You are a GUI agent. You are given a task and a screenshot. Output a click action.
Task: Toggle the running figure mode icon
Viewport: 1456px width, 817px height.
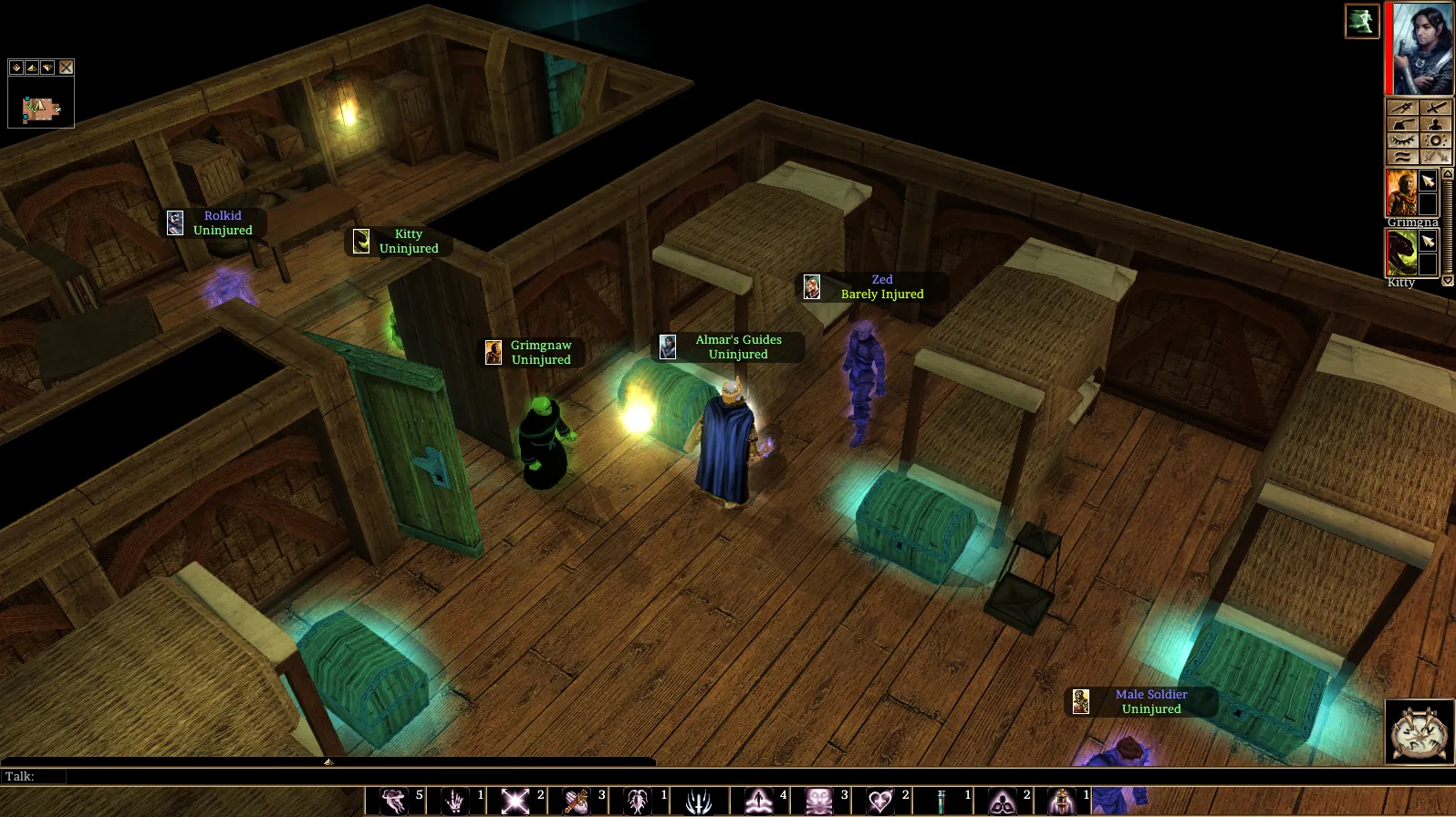coord(1361,21)
